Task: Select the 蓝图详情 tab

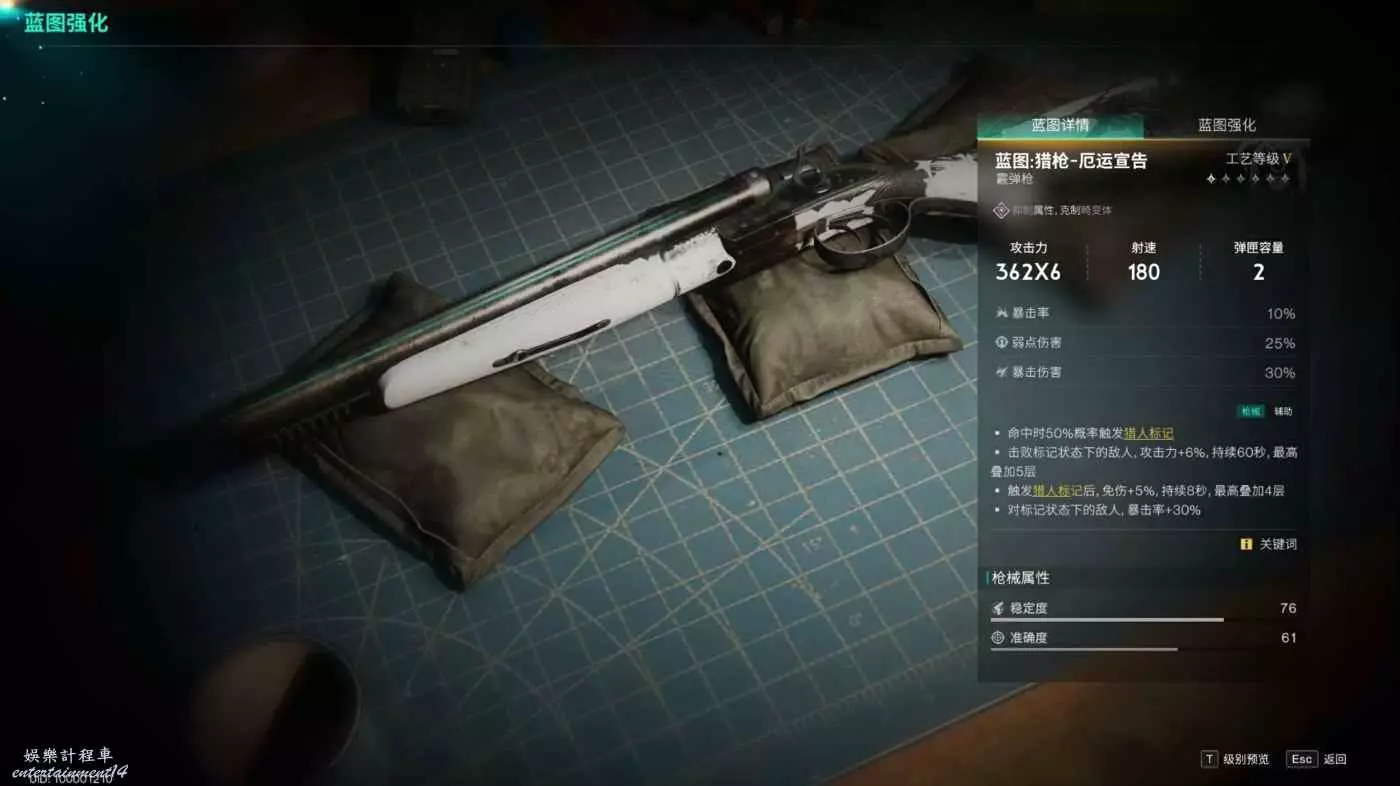Action: (x=1060, y=125)
